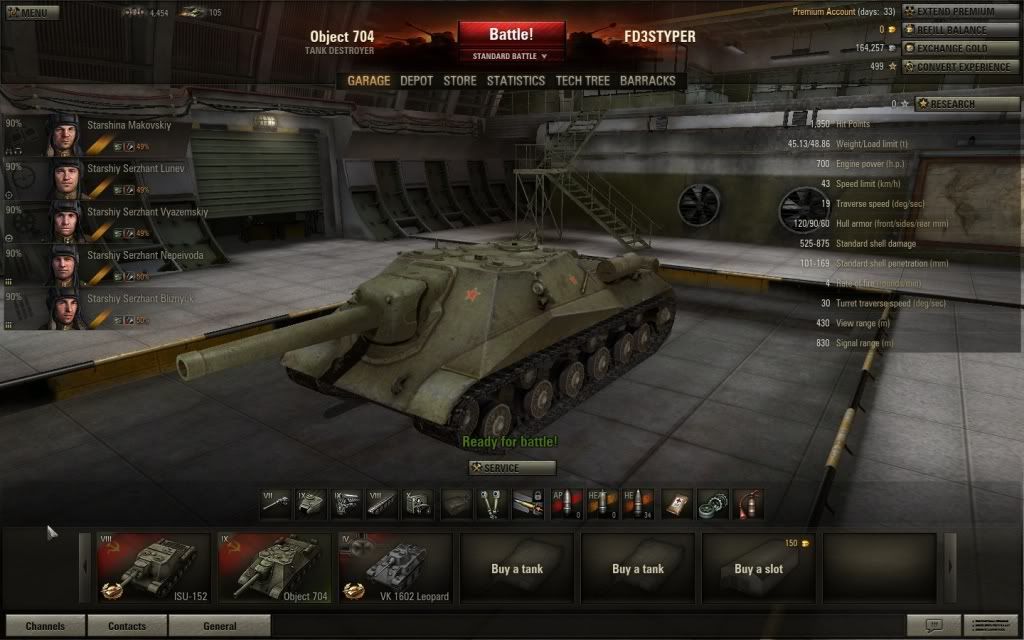Screen dimensions: 1024x640
Task: View the Statistics tab
Action: [516, 81]
